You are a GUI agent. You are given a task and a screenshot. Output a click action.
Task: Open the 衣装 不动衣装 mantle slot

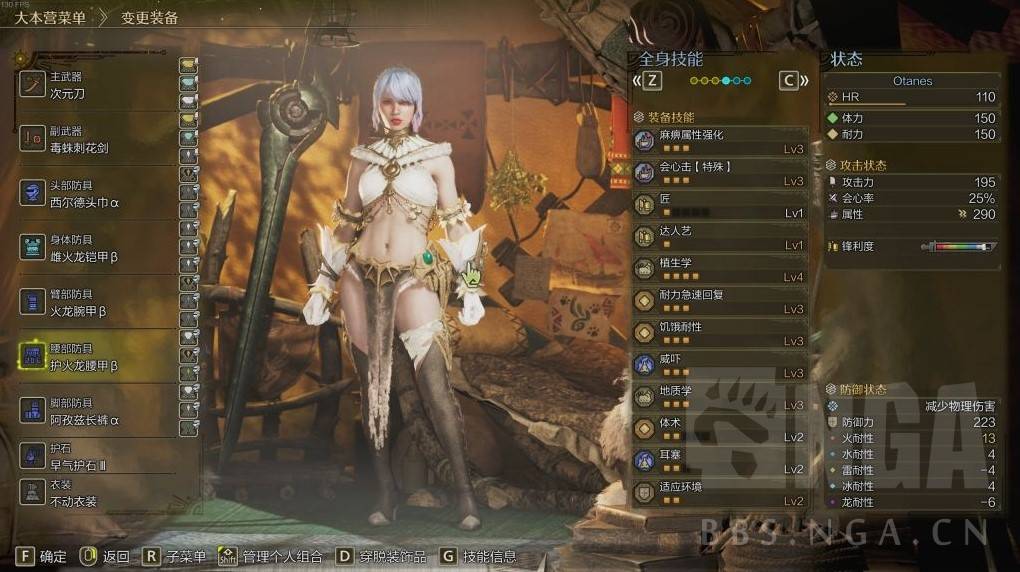point(97,493)
